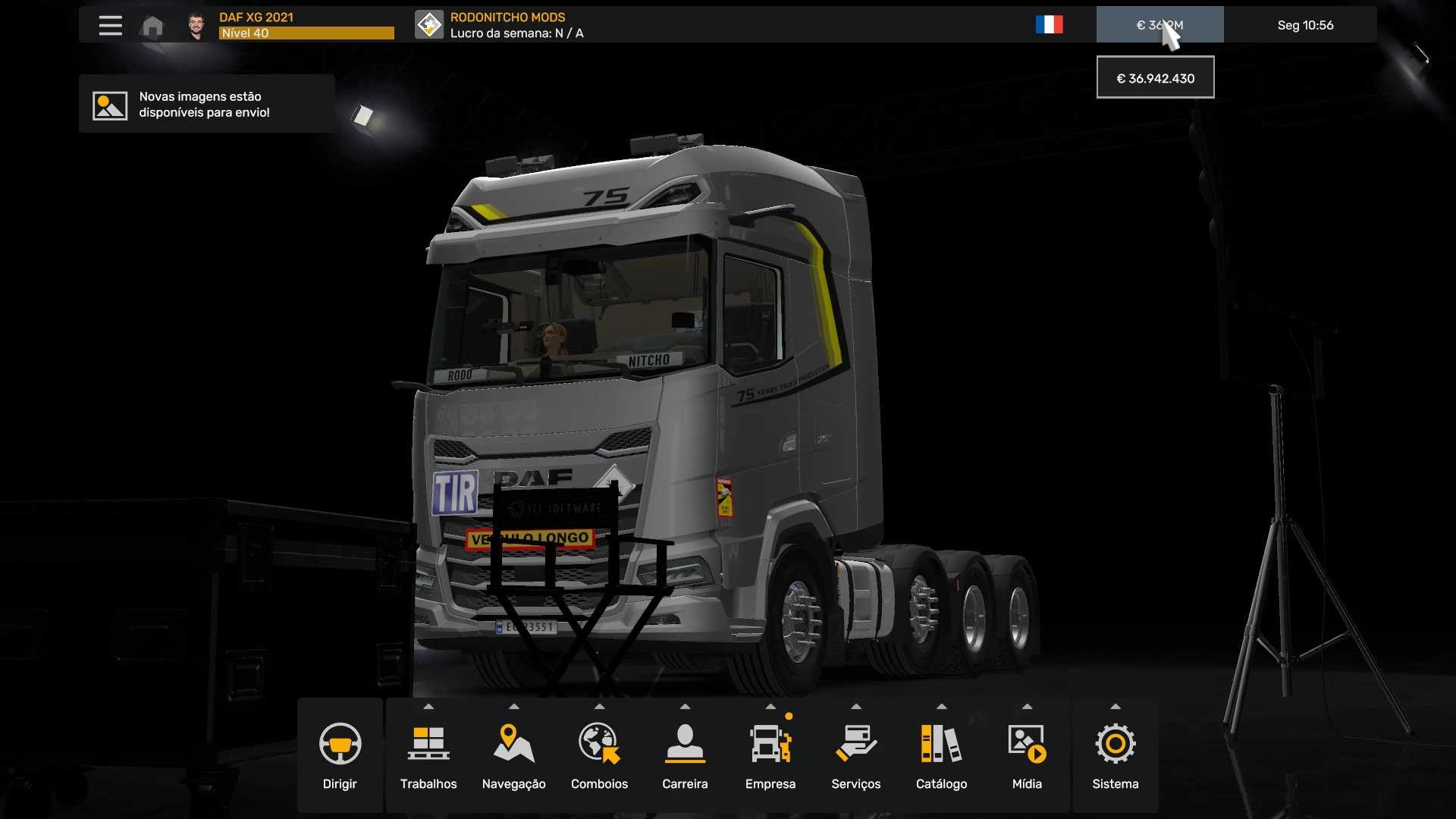The width and height of the screenshot is (1456, 819).
Task: Browse the Catálogo menu
Action: coord(941,755)
